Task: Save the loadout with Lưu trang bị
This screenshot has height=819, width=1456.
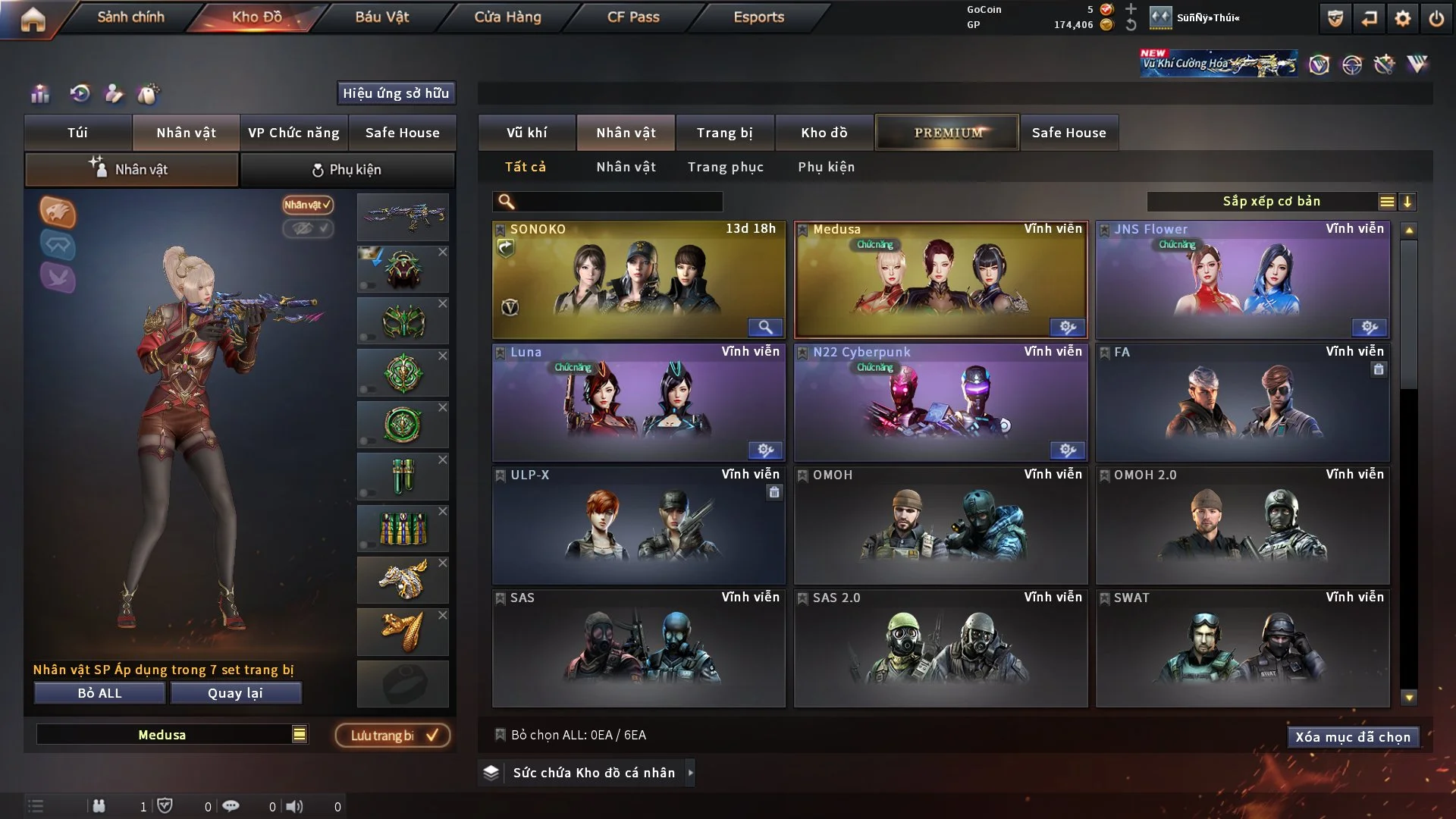Action: pyautogui.click(x=393, y=736)
